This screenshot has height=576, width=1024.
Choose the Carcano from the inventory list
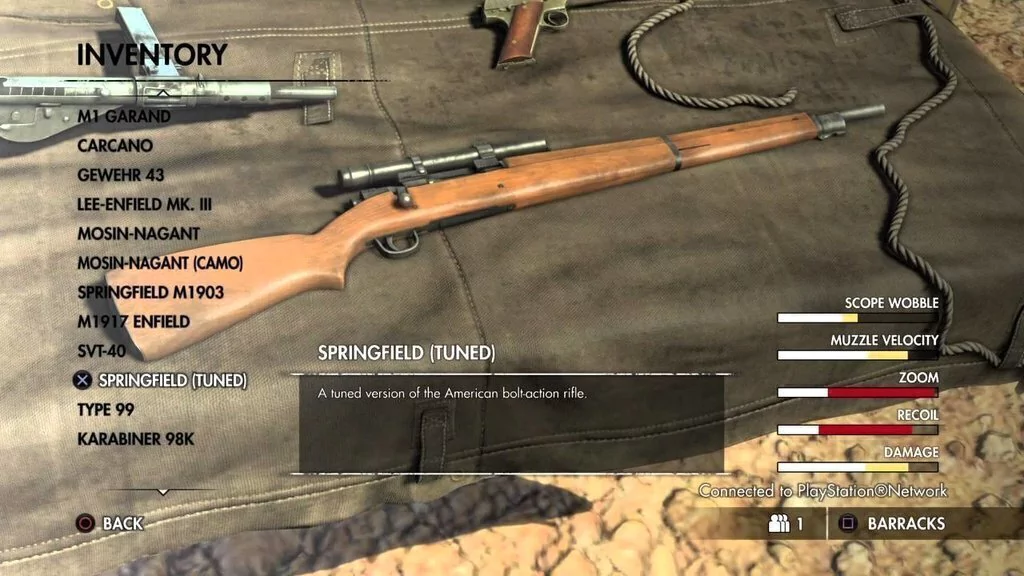tap(115, 146)
